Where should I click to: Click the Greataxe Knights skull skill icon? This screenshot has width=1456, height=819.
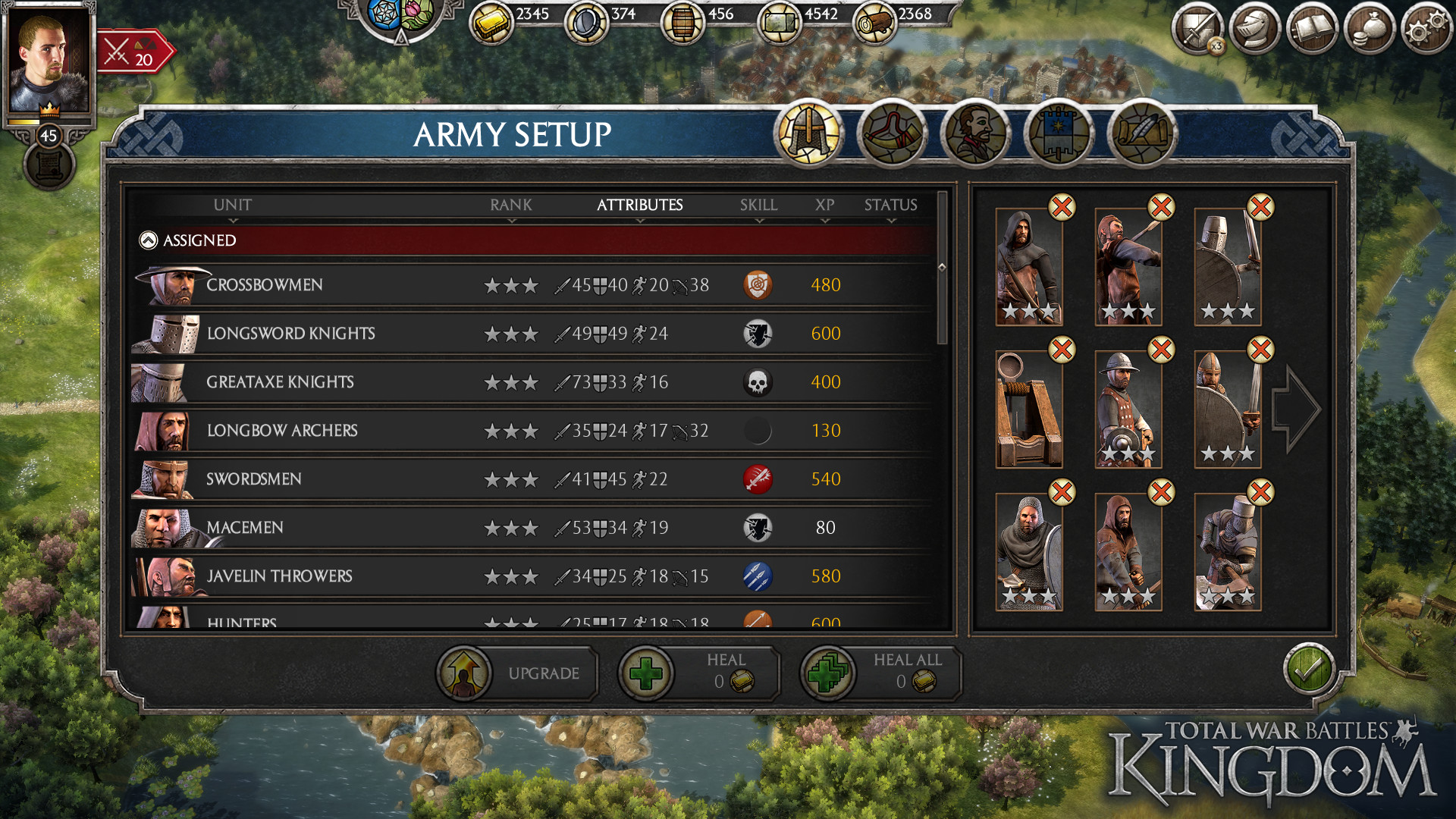click(759, 382)
